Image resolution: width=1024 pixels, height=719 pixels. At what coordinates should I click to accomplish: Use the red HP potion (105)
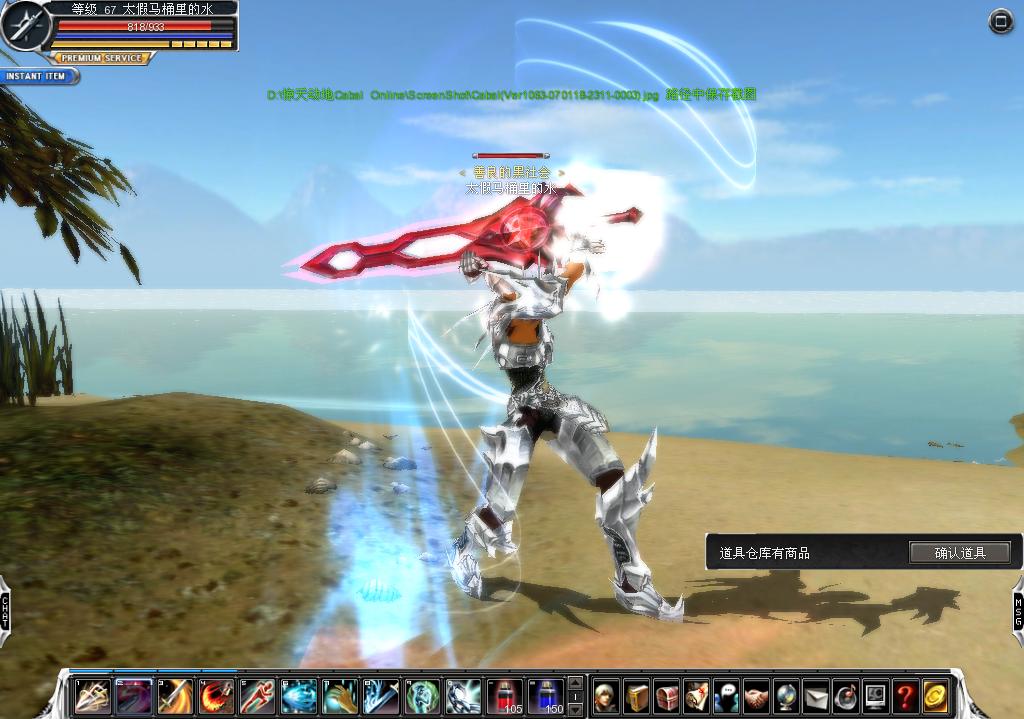click(506, 695)
